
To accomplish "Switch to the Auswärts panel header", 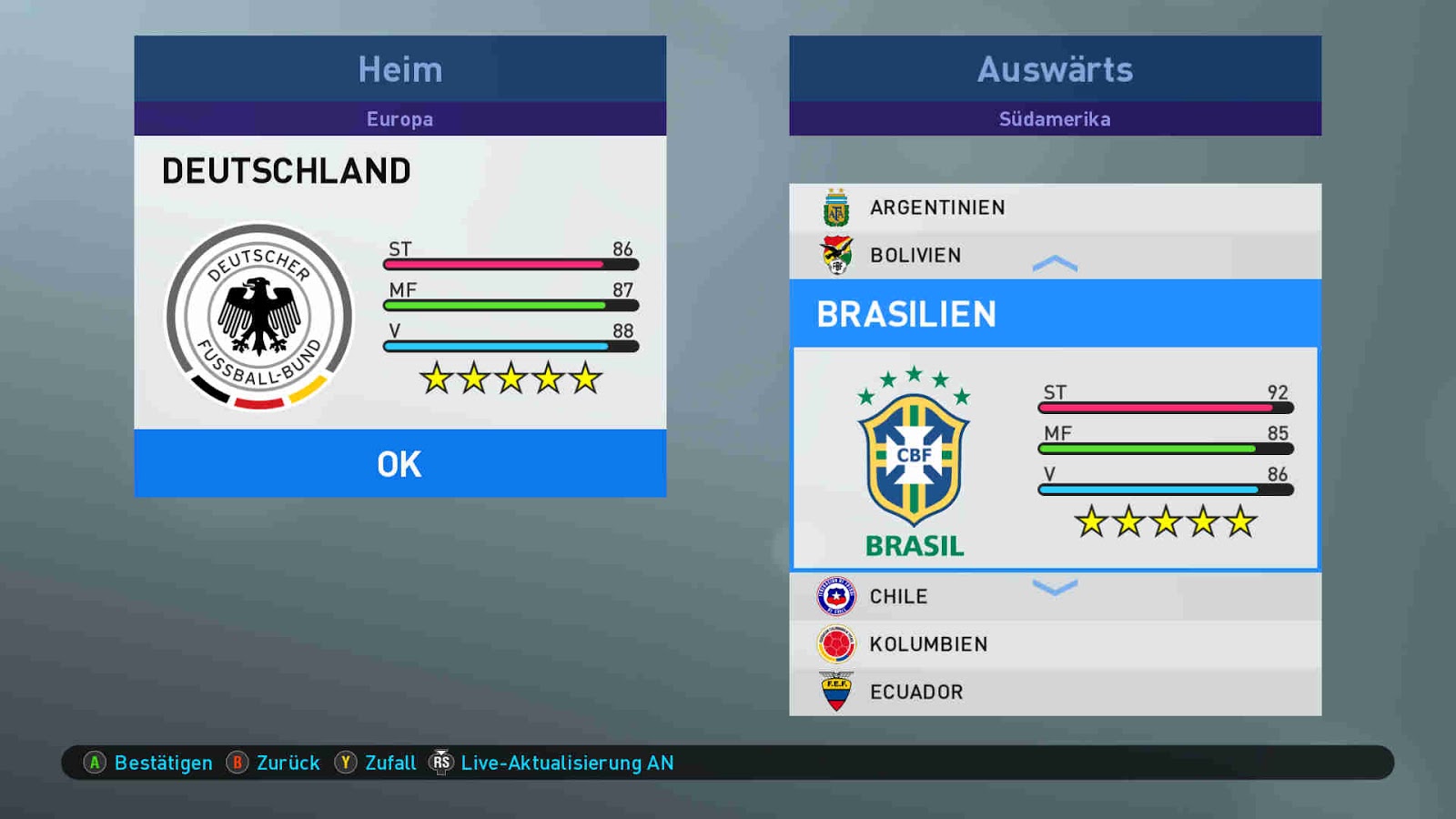I will pyautogui.click(x=1055, y=69).
